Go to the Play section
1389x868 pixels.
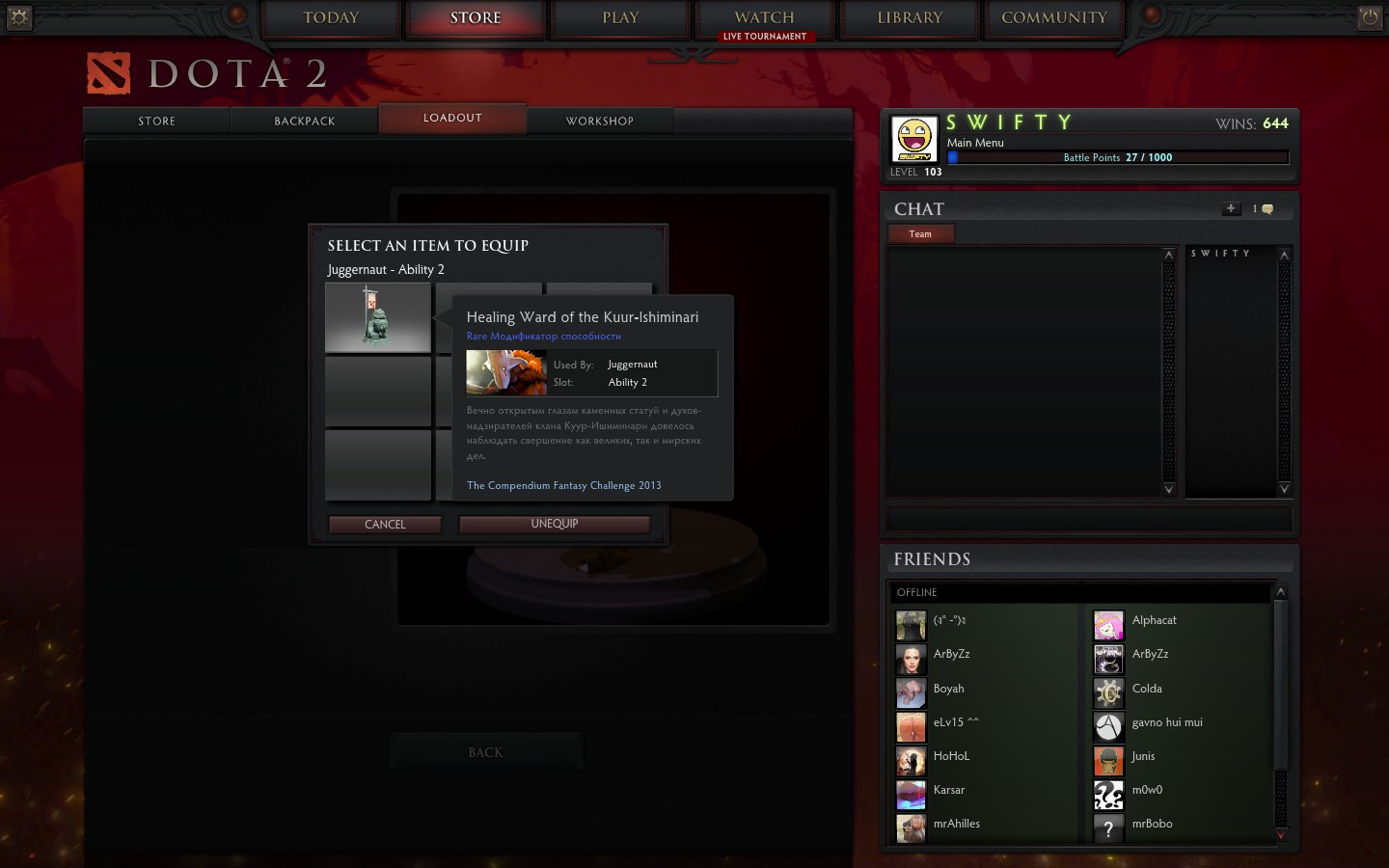(x=620, y=18)
